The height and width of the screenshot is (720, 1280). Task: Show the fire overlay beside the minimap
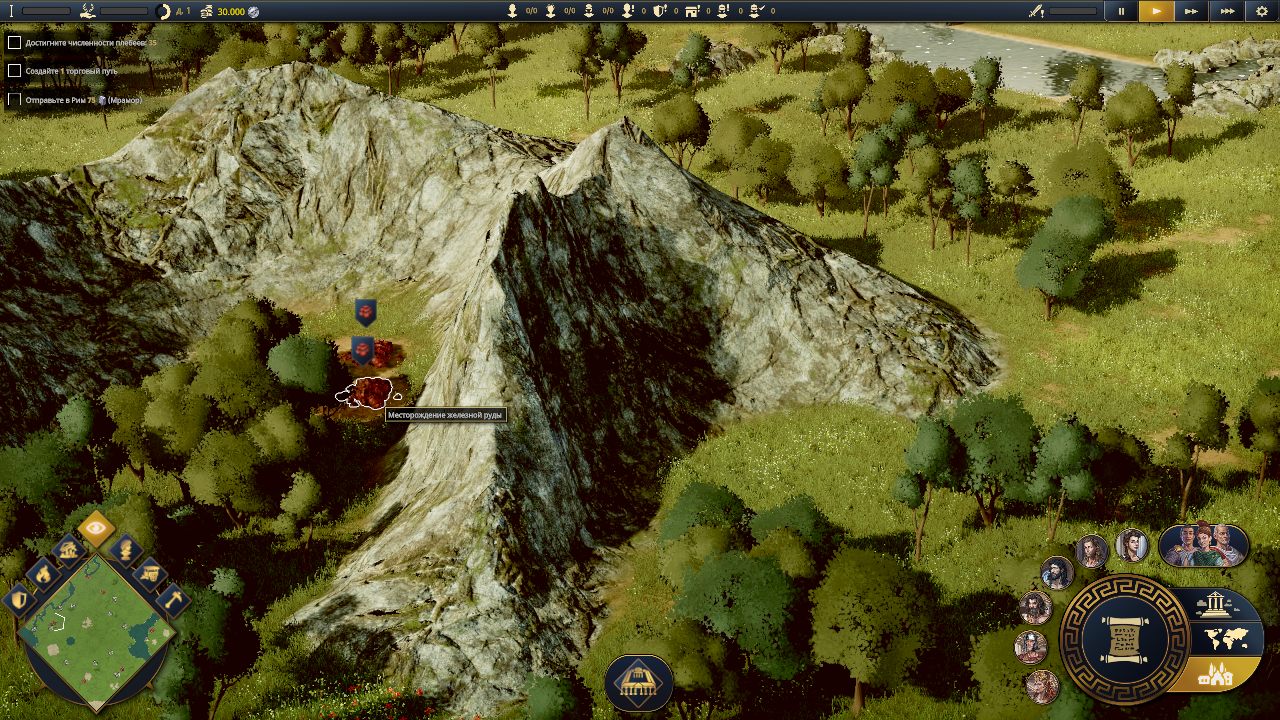[x=44, y=572]
